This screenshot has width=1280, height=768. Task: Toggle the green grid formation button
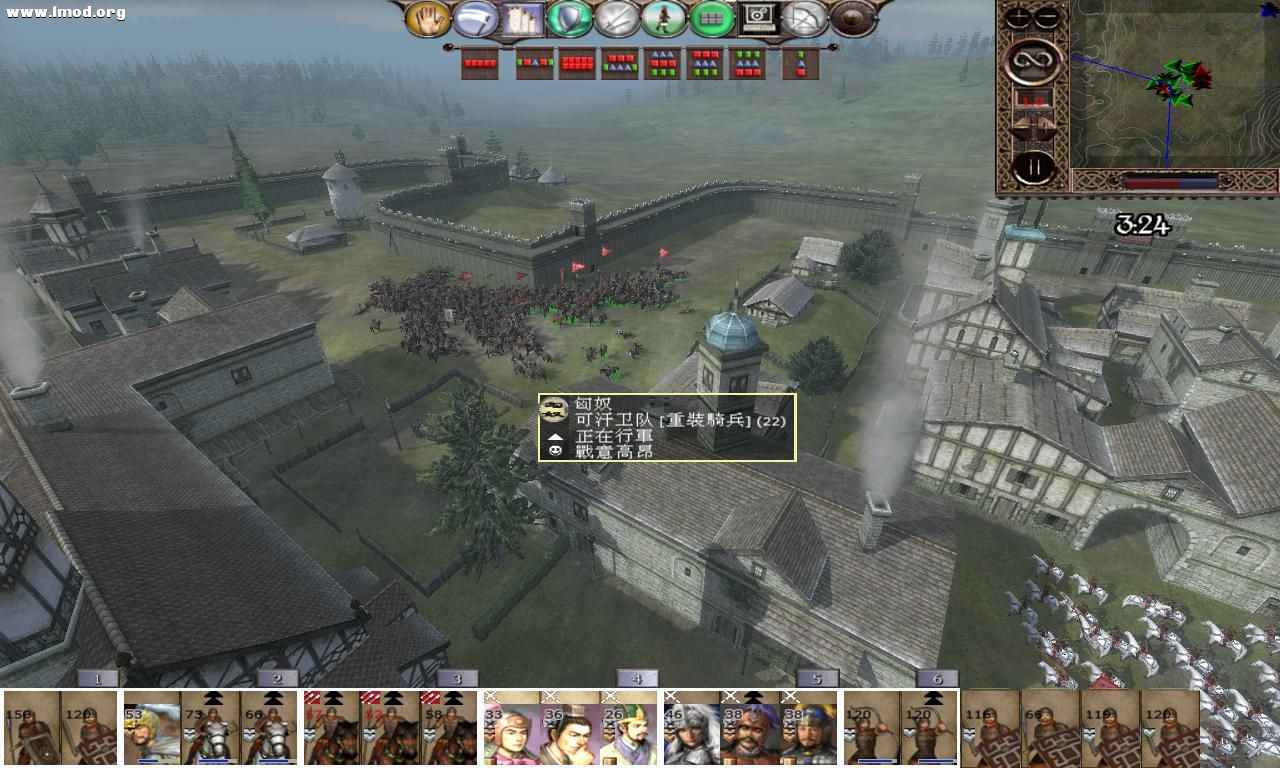tap(711, 18)
